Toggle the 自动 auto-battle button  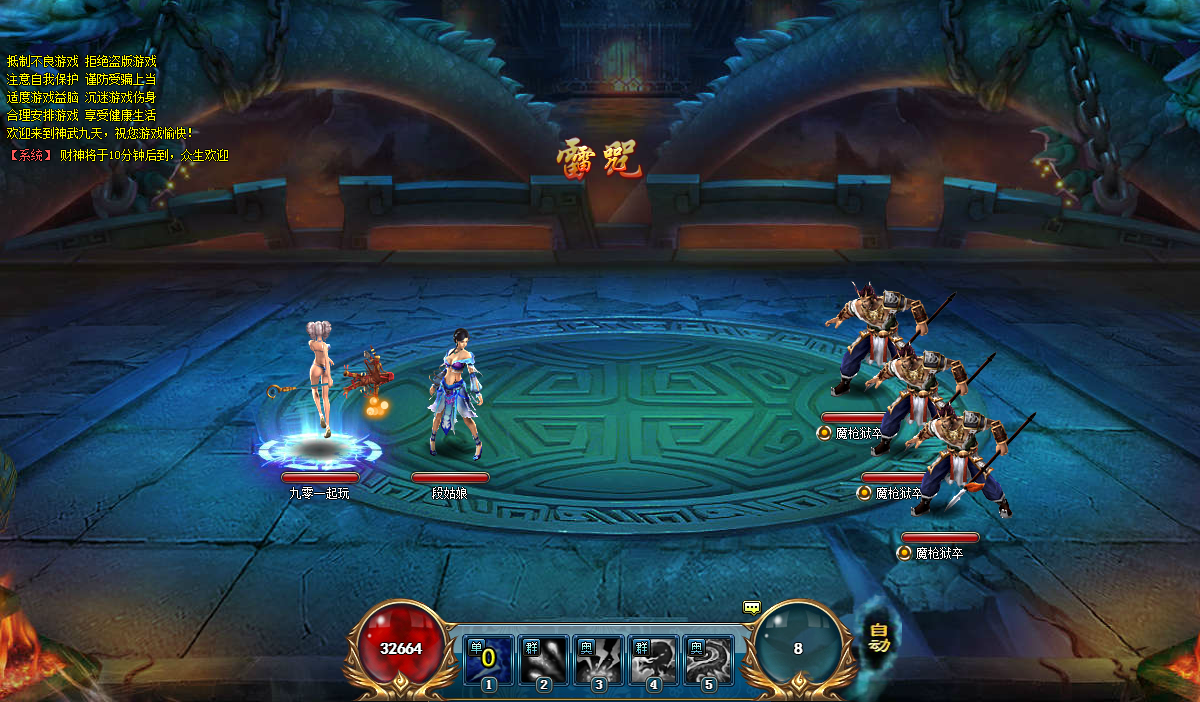(x=879, y=637)
